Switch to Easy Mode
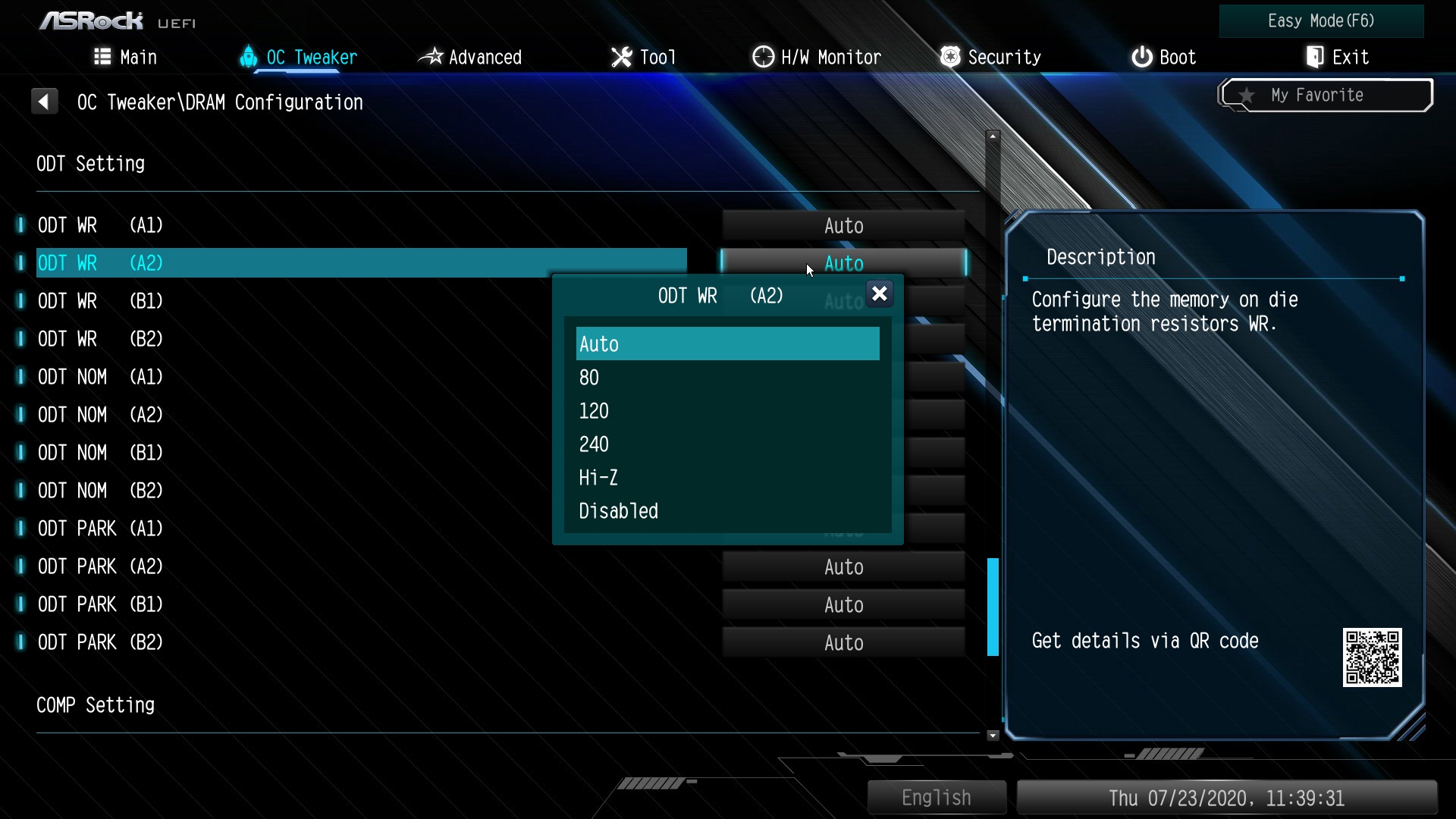This screenshot has height=819, width=1456. [1321, 21]
